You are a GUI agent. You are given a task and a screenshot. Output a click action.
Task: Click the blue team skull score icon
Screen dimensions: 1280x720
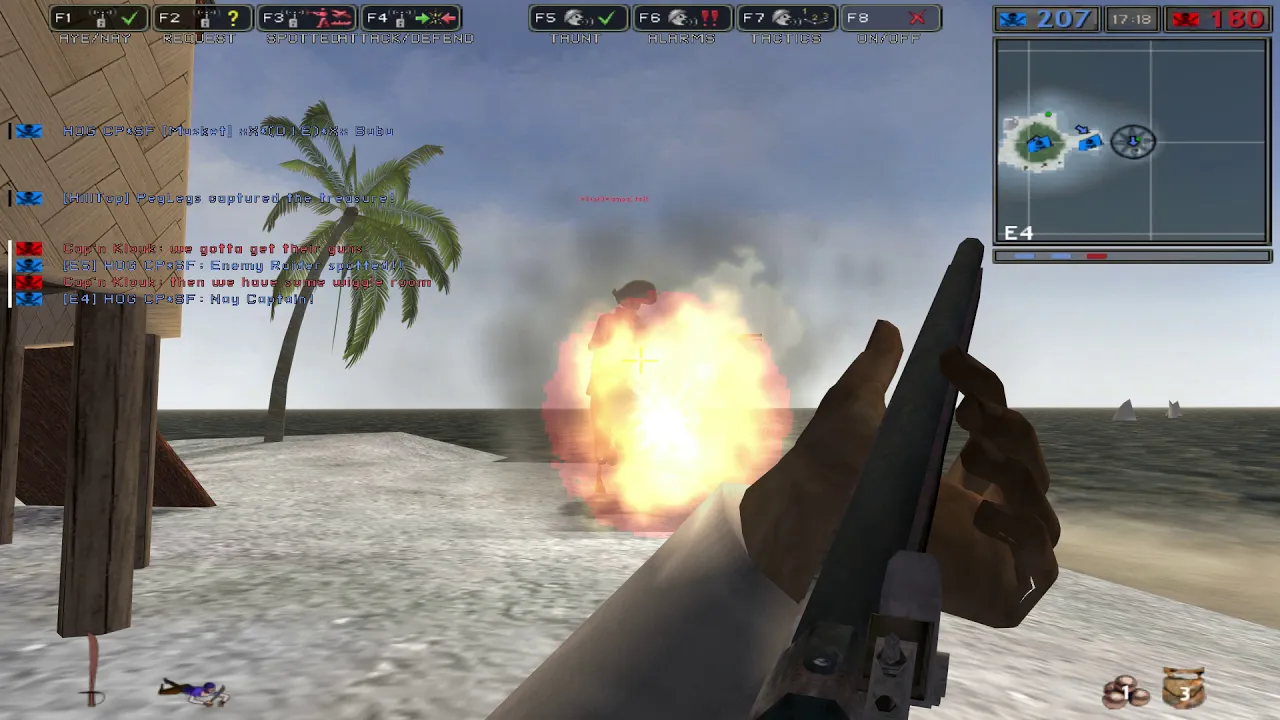1012,18
